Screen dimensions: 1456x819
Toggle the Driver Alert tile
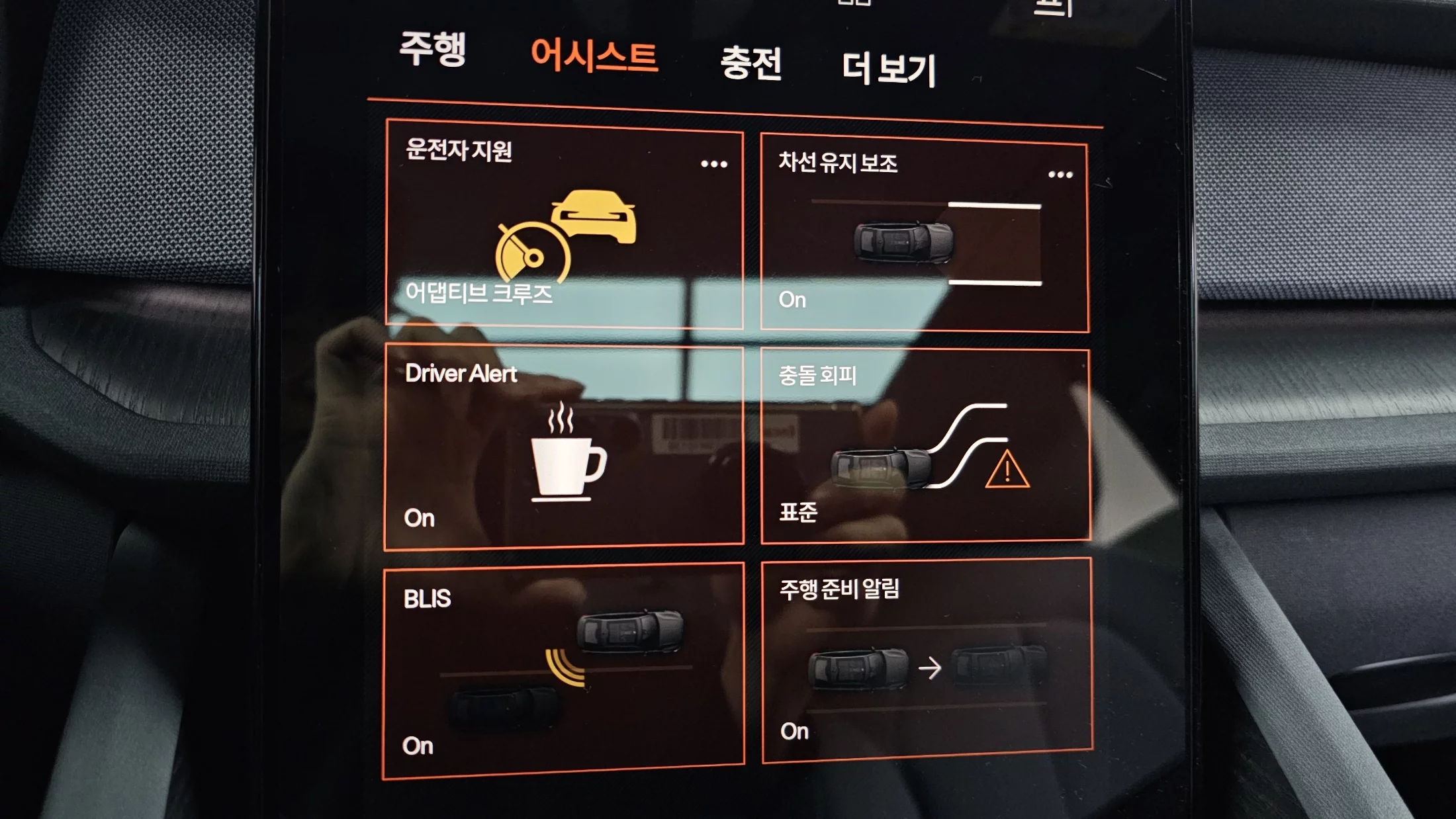click(x=564, y=447)
